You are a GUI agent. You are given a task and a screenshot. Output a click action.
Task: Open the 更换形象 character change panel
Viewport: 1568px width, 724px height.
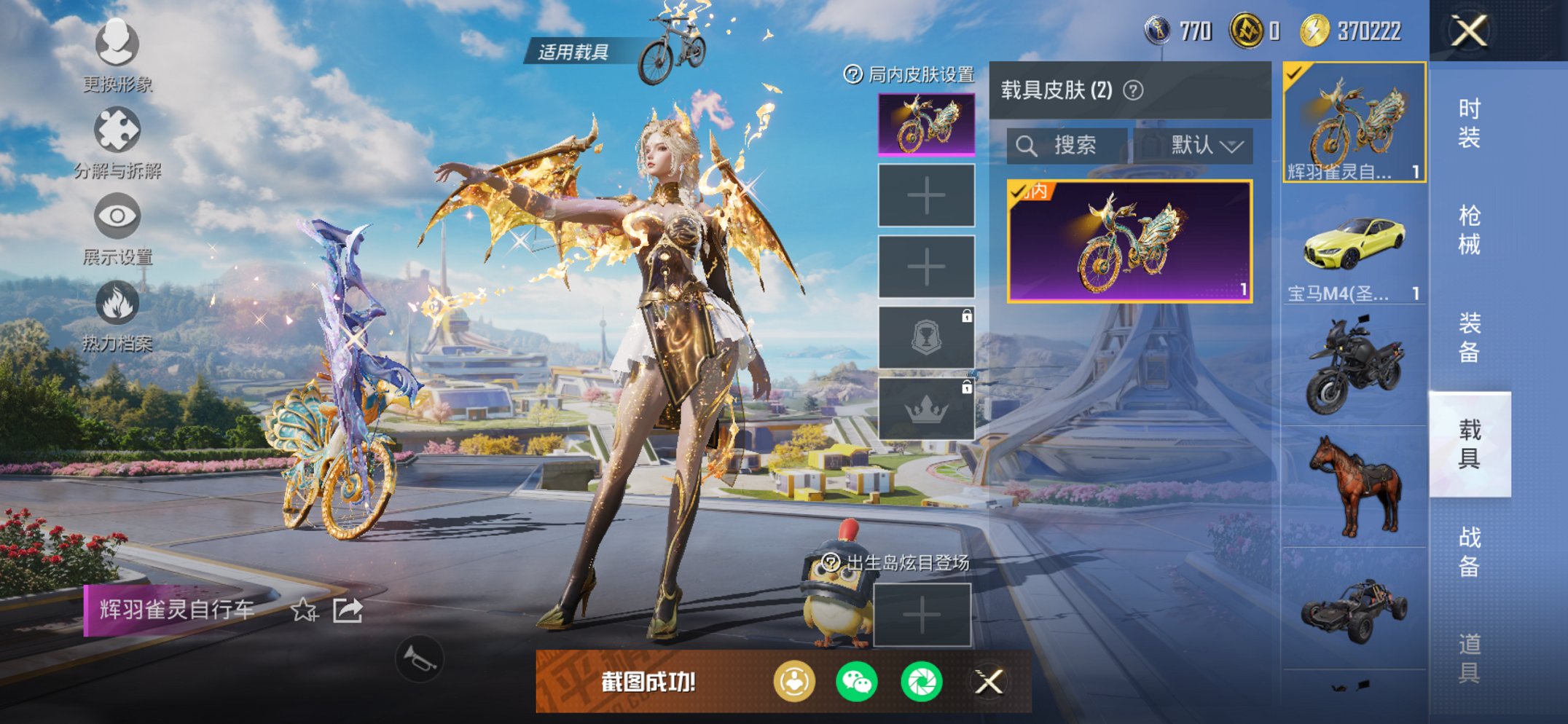(x=117, y=44)
